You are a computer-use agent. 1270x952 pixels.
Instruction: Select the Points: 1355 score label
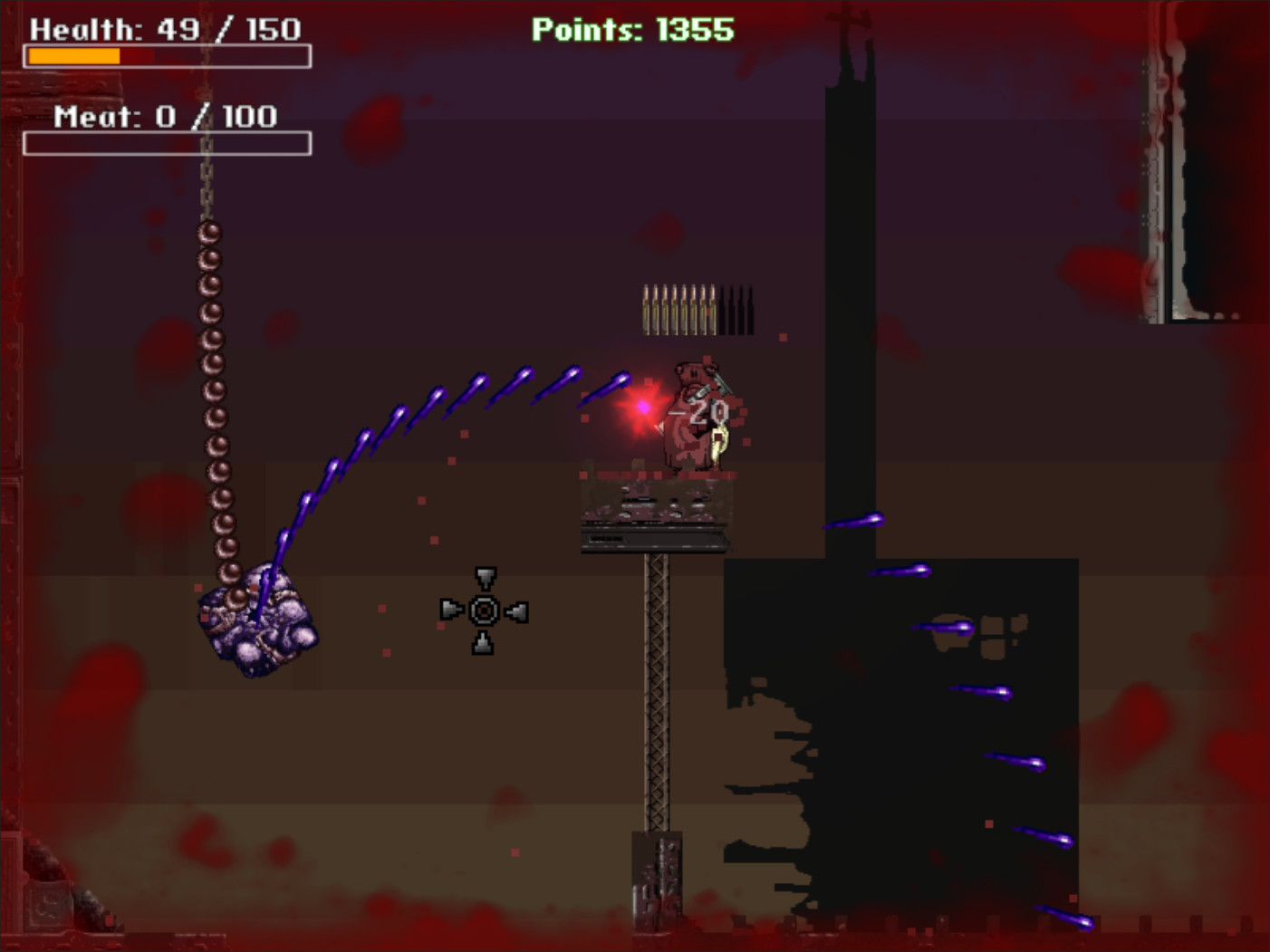point(631,30)
